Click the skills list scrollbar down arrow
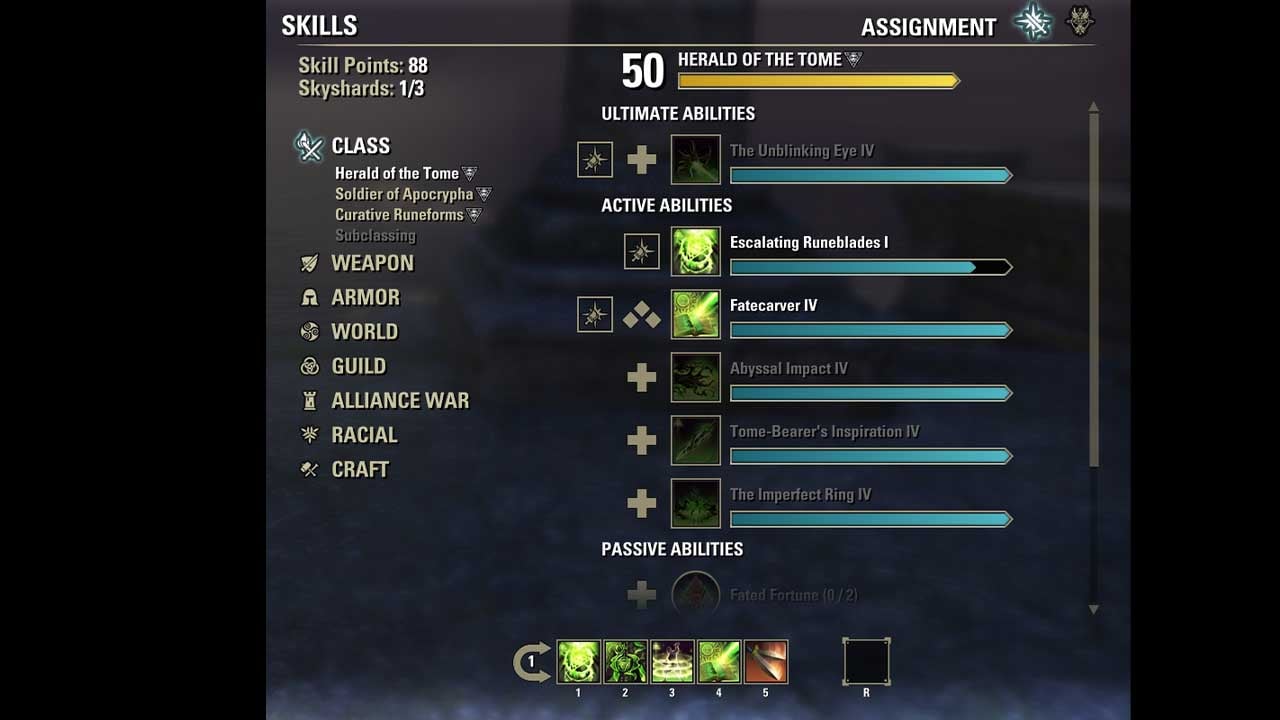 1093,609
